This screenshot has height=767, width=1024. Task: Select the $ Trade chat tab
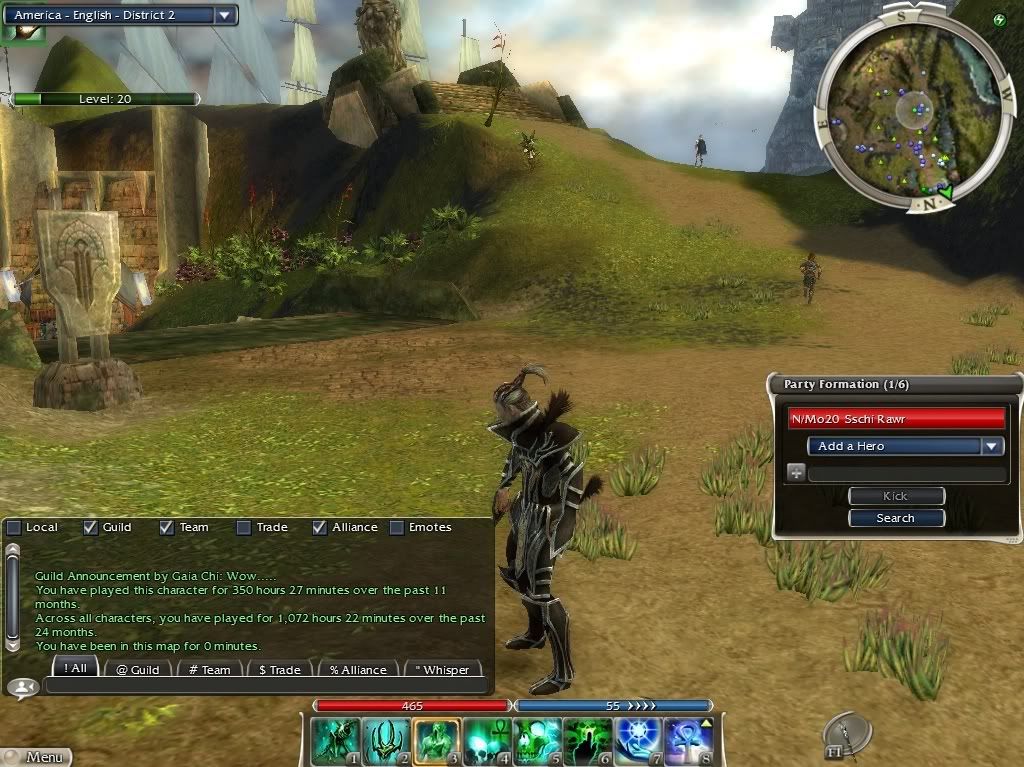tap(279, 669)
